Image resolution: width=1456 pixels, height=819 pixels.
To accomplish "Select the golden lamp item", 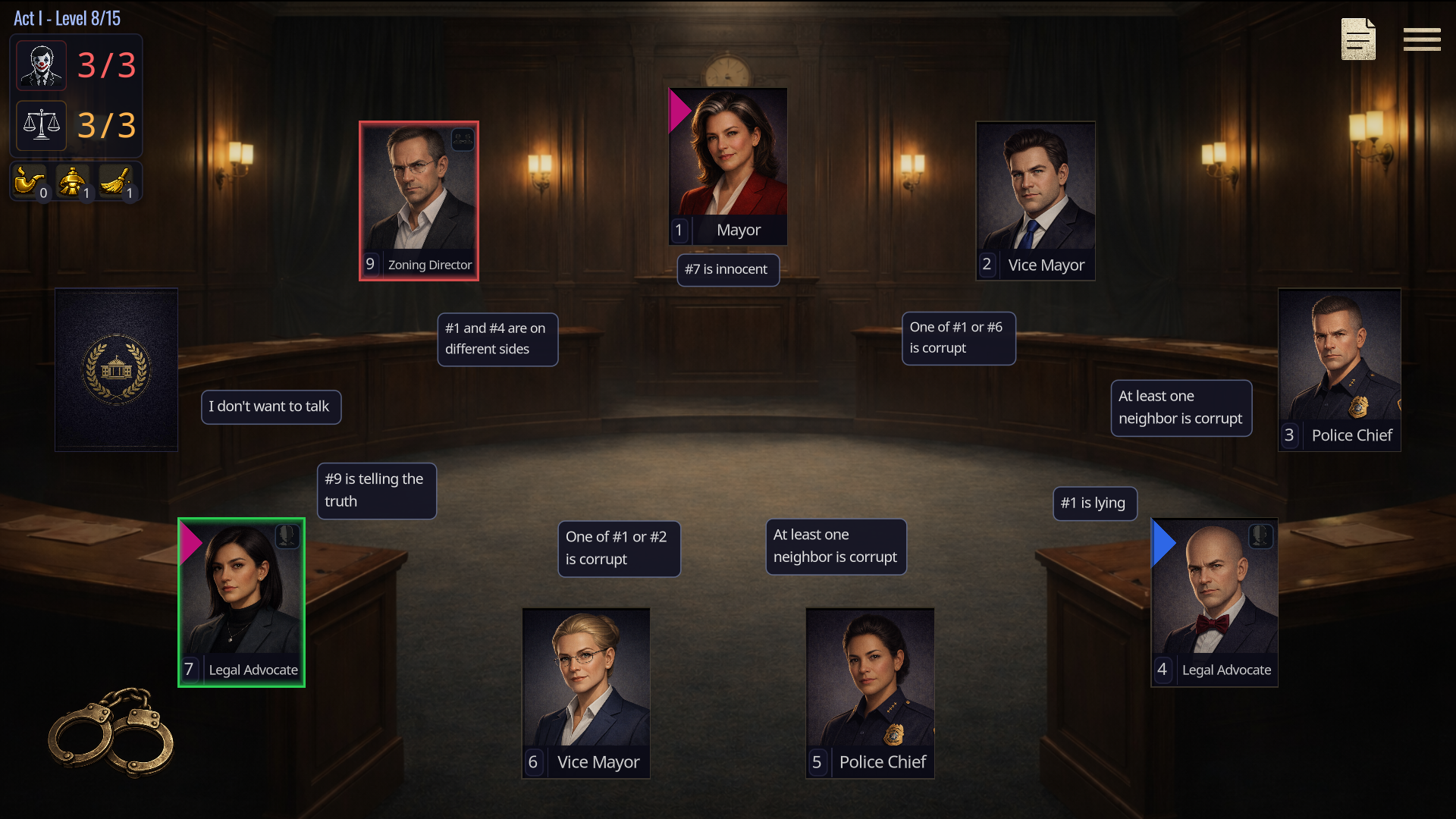I will [x=73, y=180].
